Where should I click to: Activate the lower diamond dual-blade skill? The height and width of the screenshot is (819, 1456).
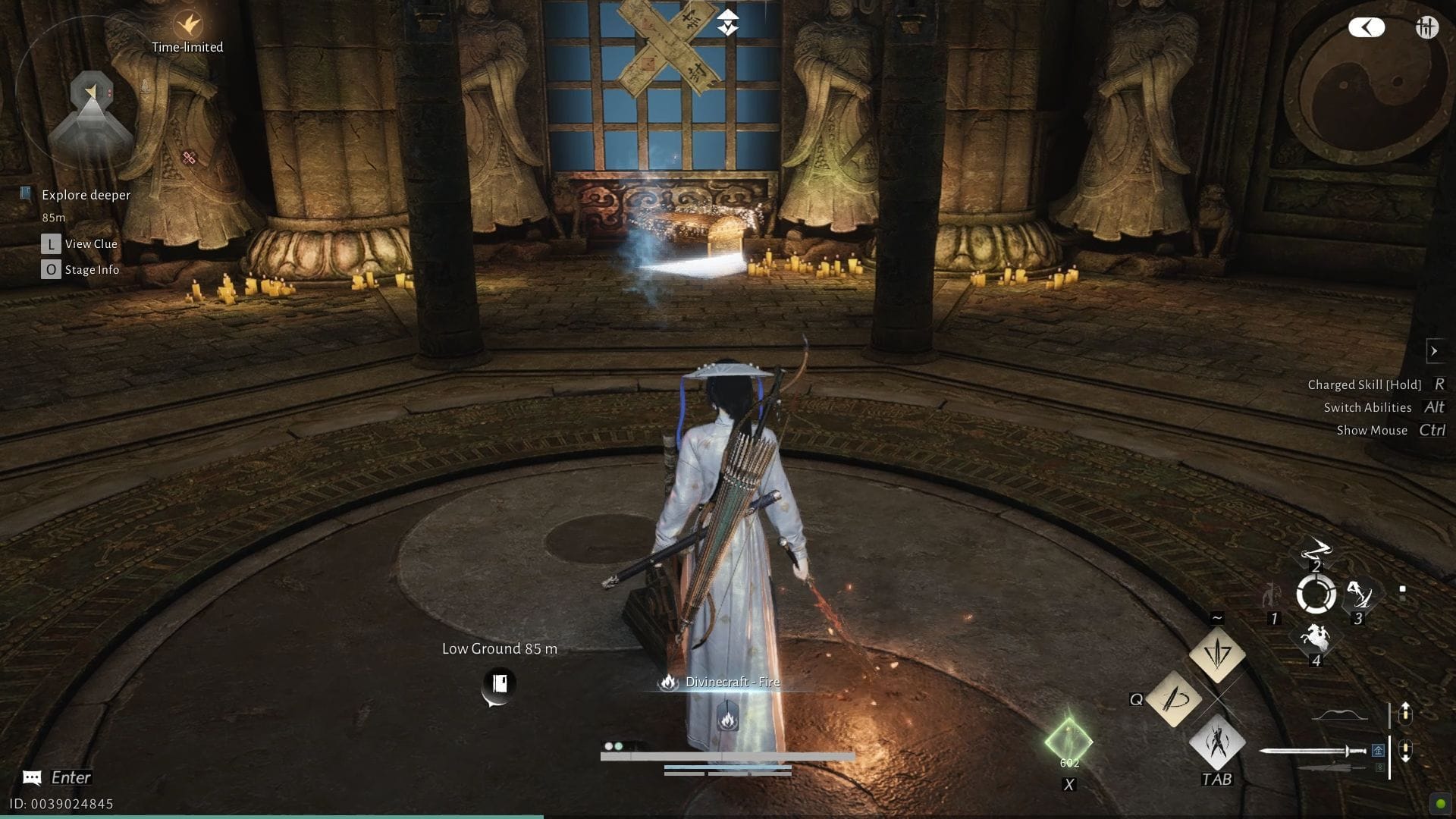1217,743
